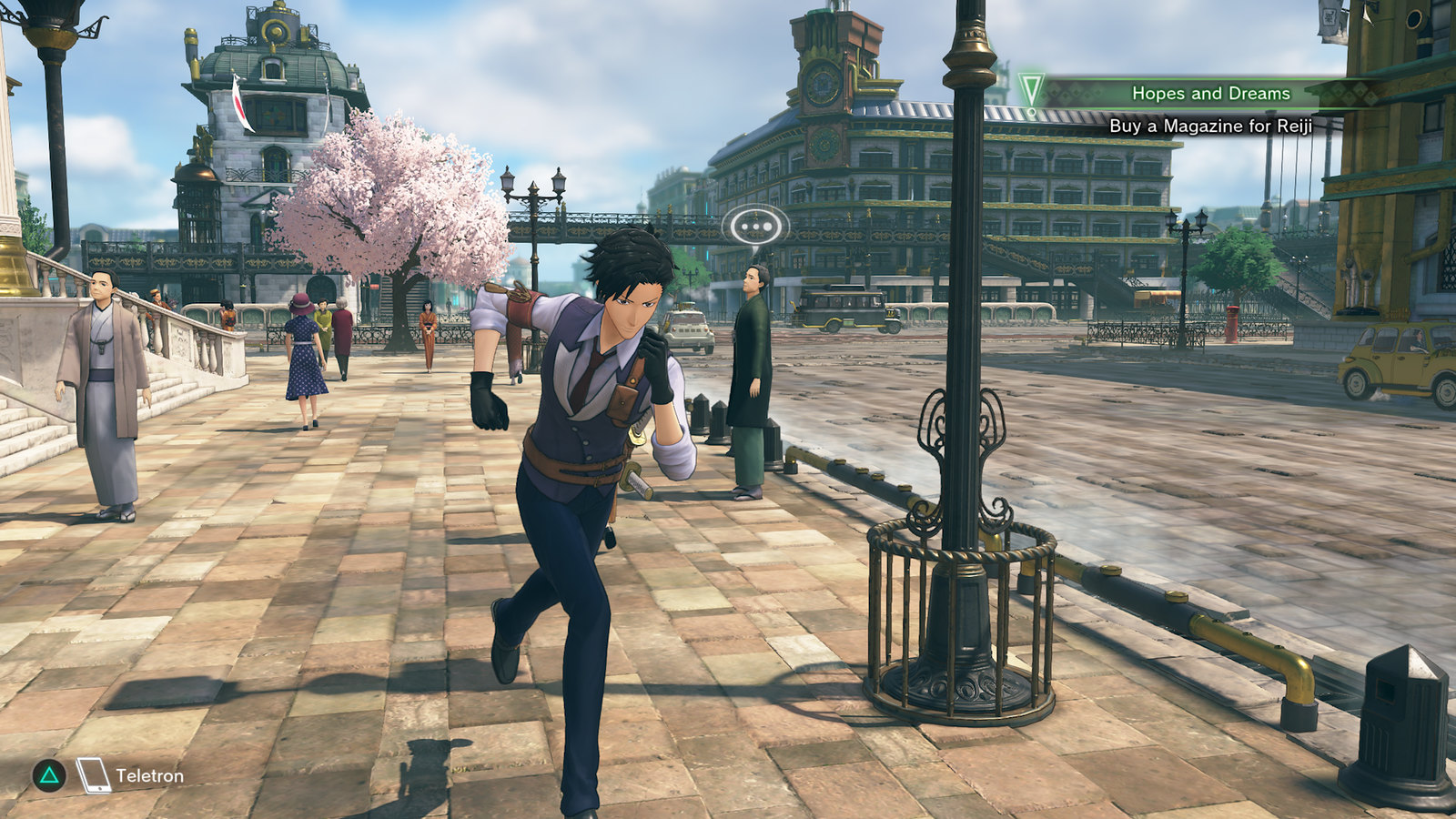This screenshot has height=819, width=1456.
Task: Select the quest title Hopes and Dreams
Action: (1211, 91)
